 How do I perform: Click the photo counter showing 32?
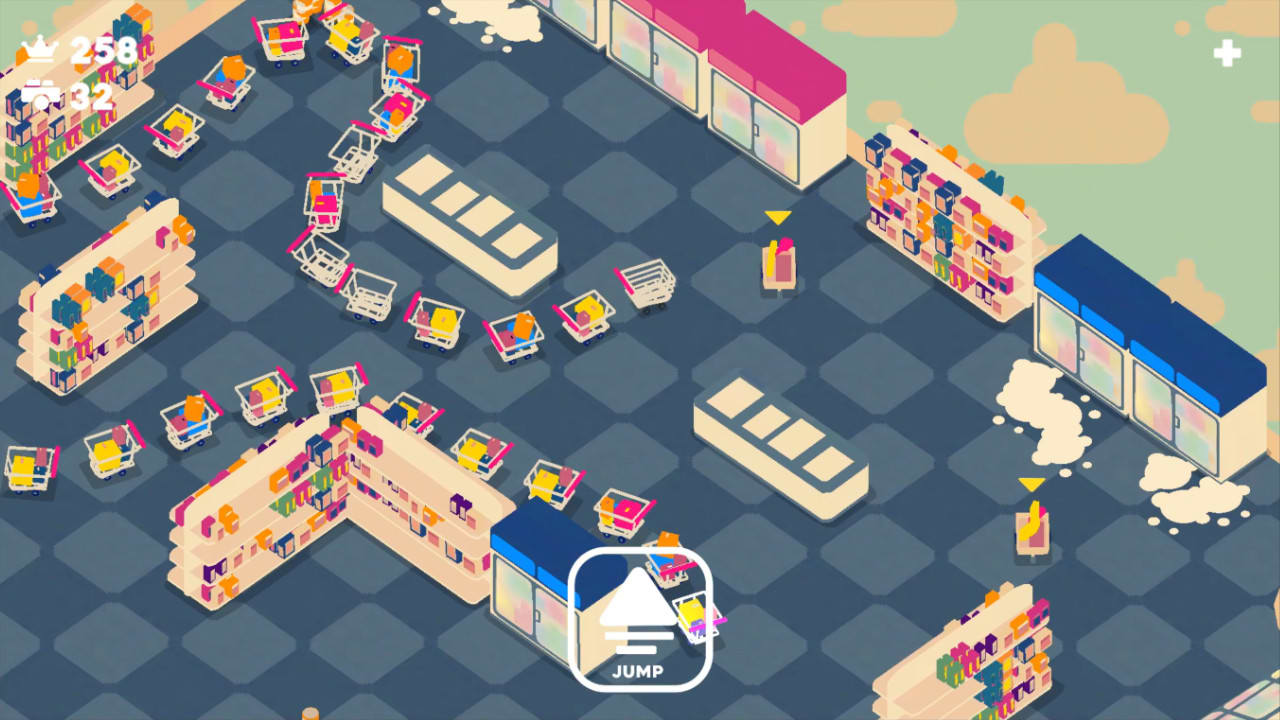[x=90, y=96]
